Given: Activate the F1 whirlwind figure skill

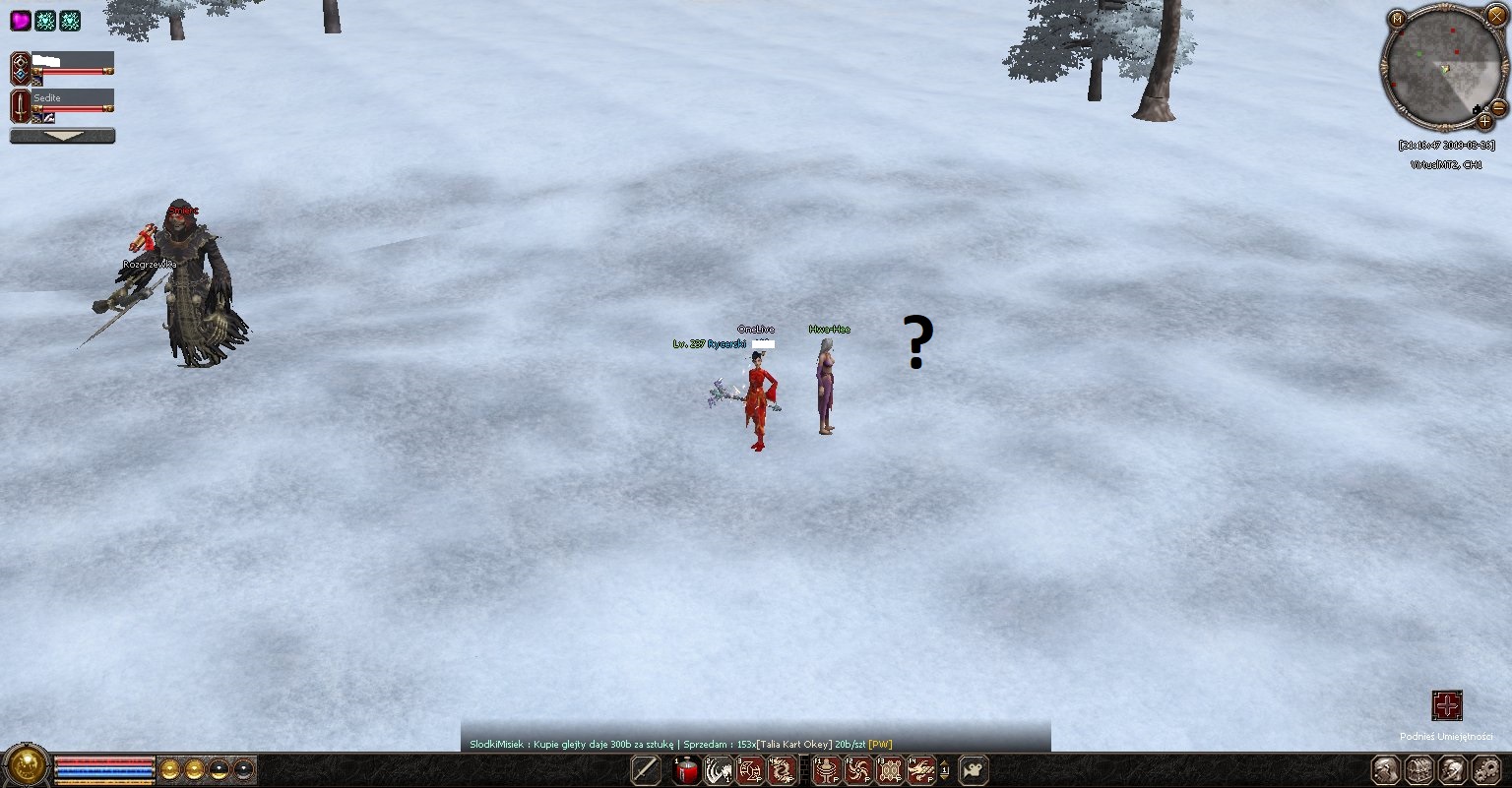Looking at the screenshot, I should click(x=827, y=771).
